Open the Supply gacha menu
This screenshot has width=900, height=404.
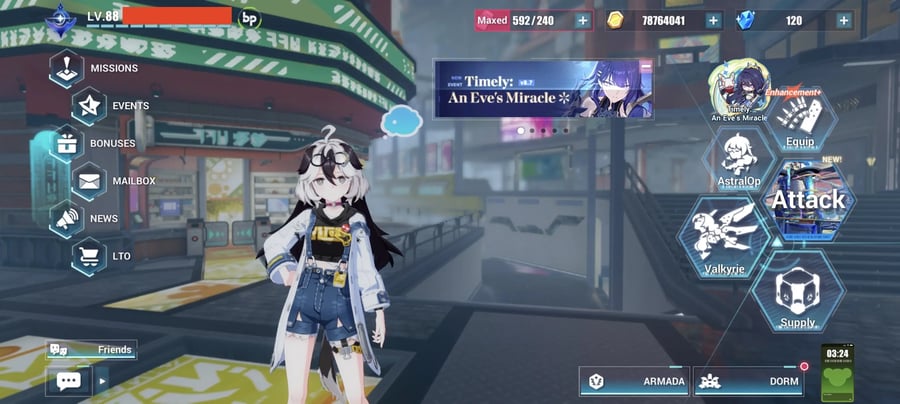click(798, 293)
